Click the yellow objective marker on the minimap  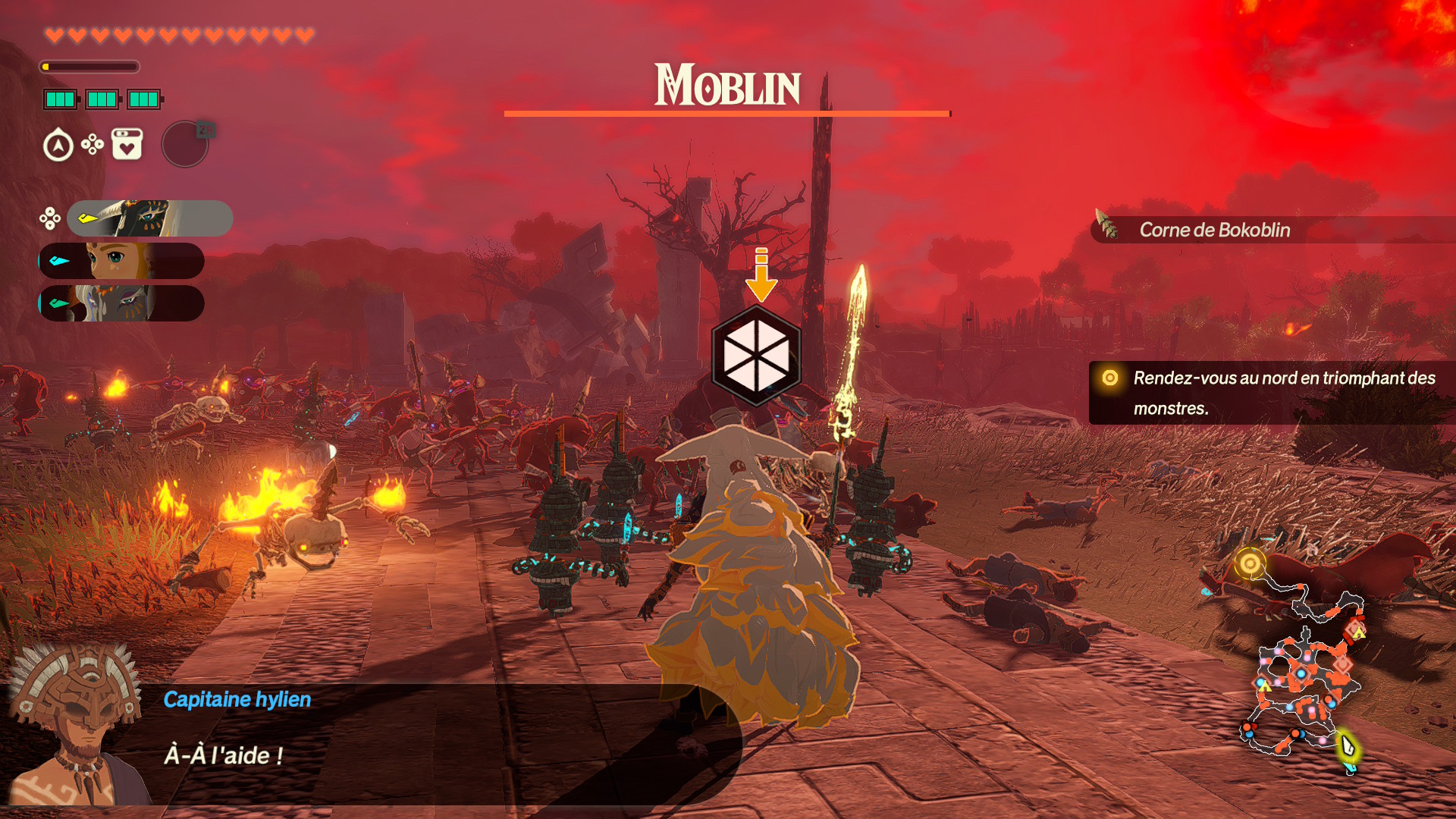point(1250,563)
